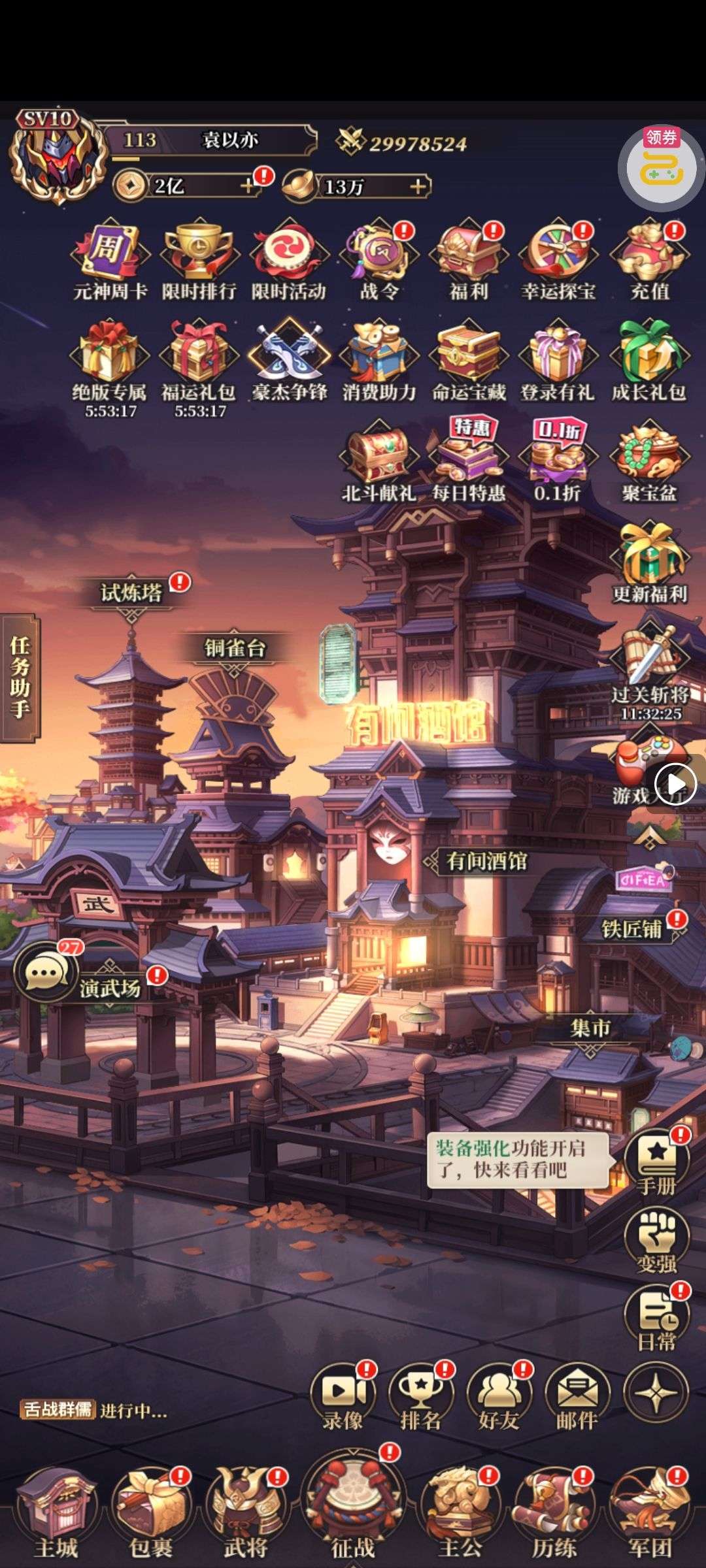
Task: Expand the 任务助手 side tab
Action: tap(20, 678)
